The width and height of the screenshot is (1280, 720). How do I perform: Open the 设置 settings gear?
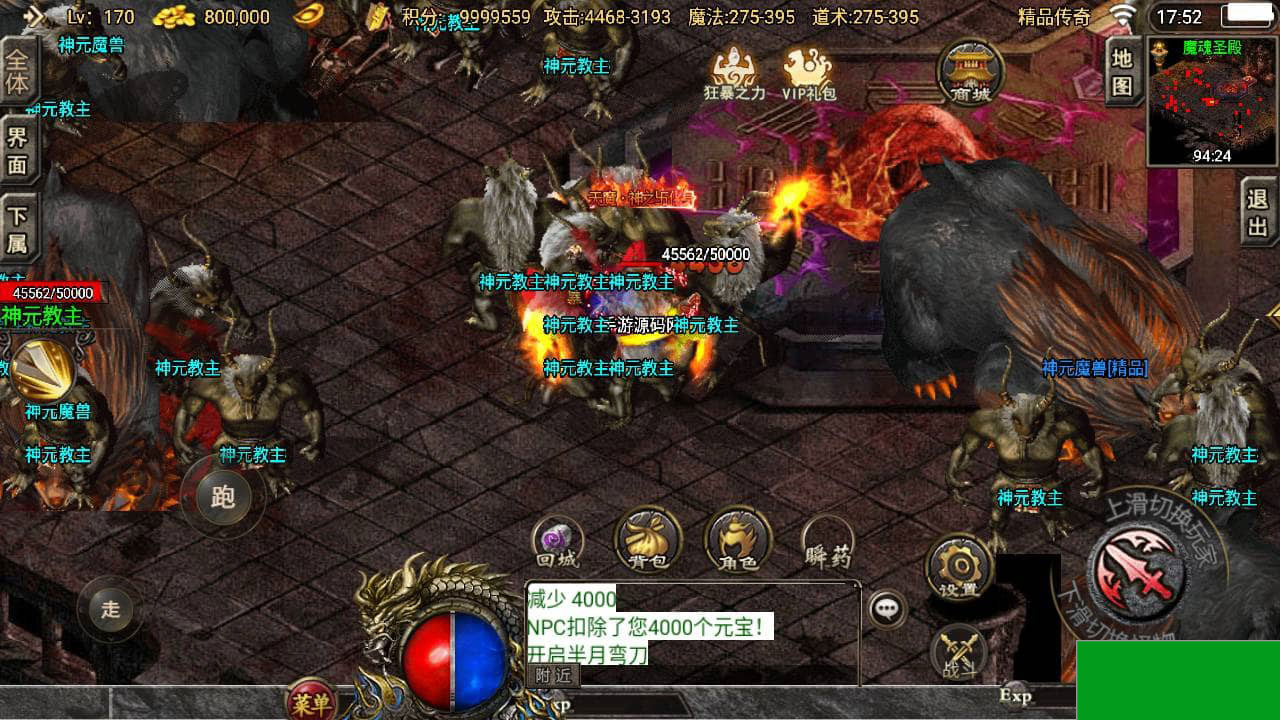coord(958,570)
